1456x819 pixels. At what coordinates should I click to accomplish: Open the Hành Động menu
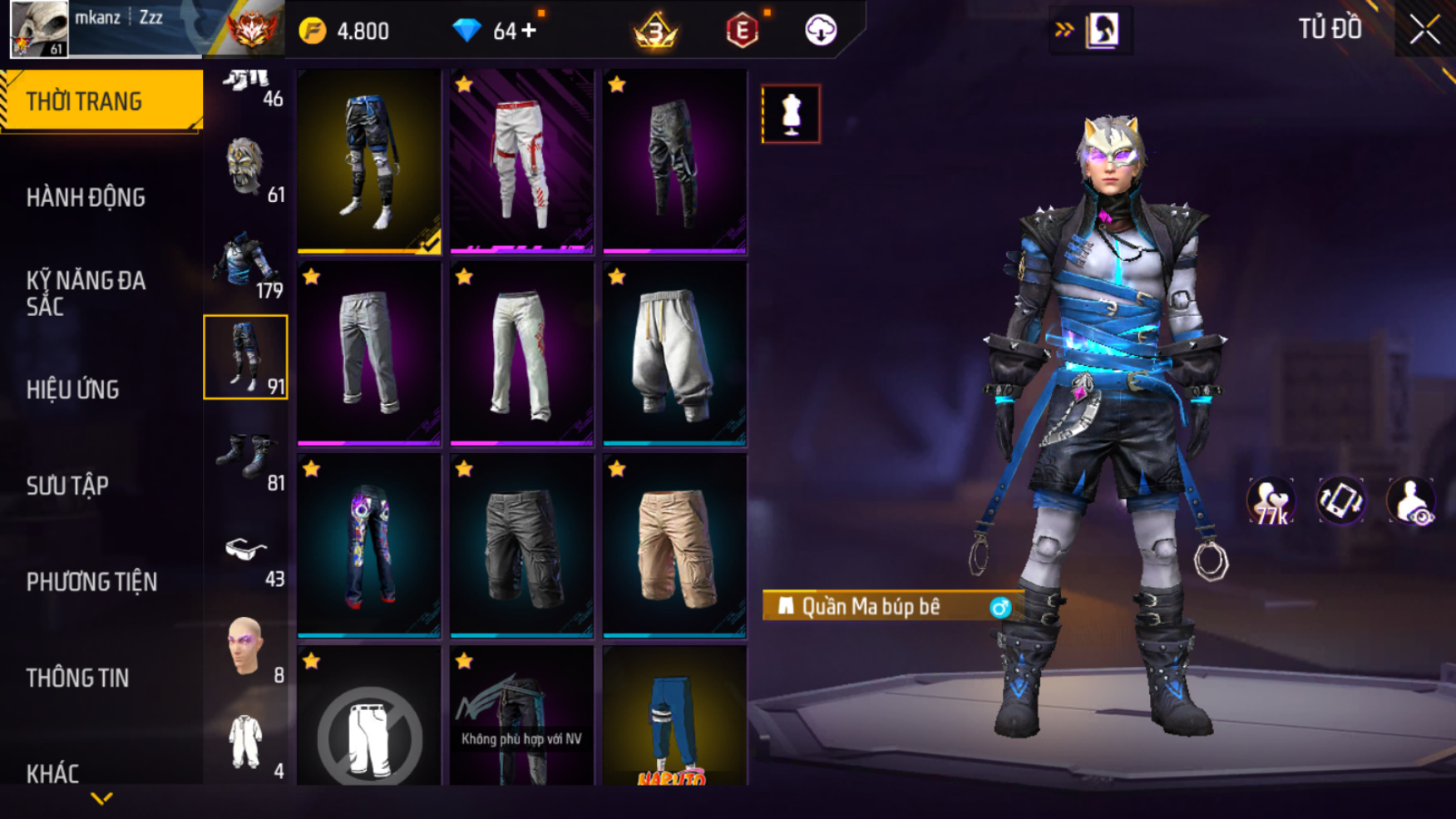(x=86, y=198)
